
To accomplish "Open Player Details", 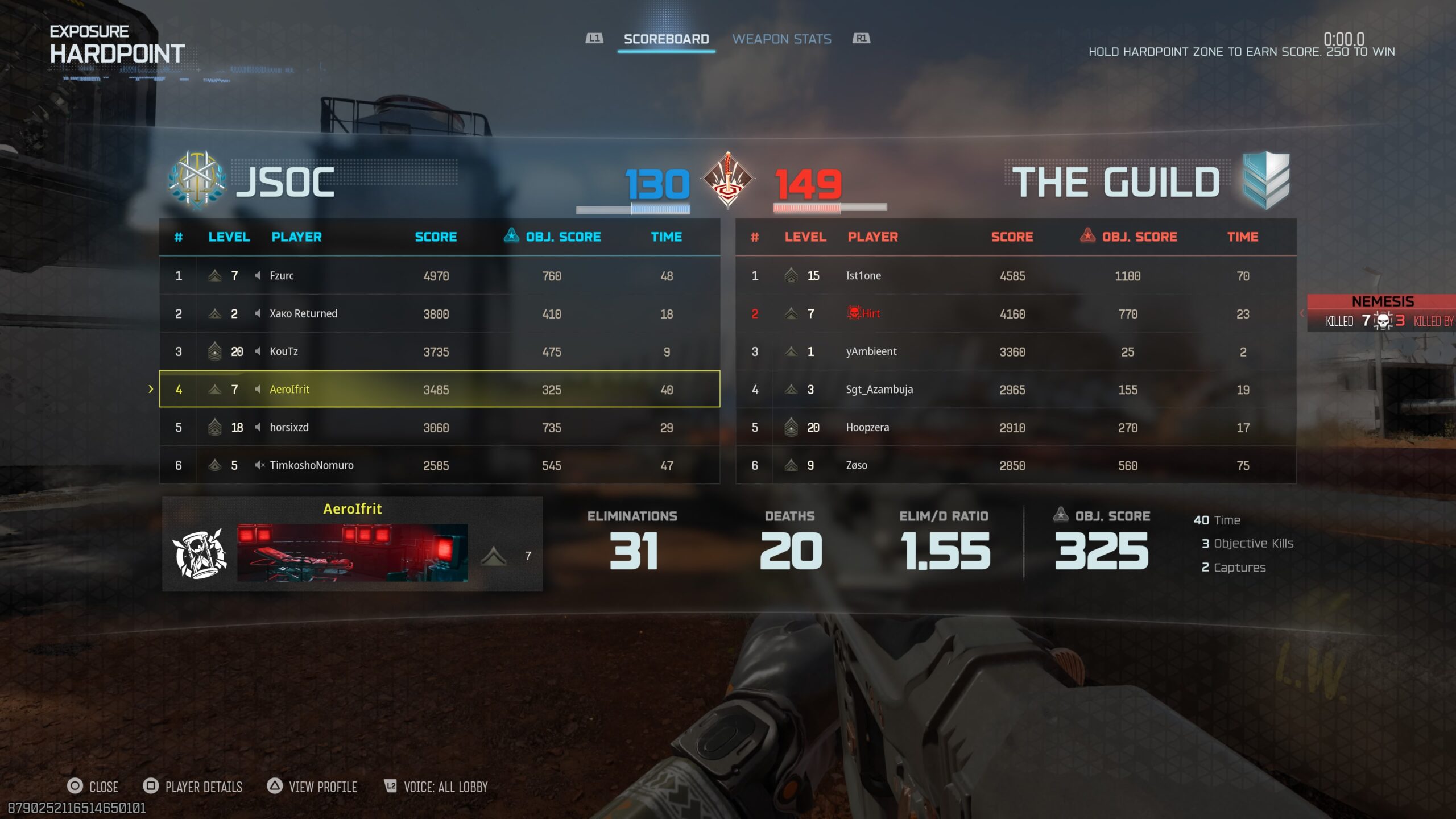I will click(193, 787).
